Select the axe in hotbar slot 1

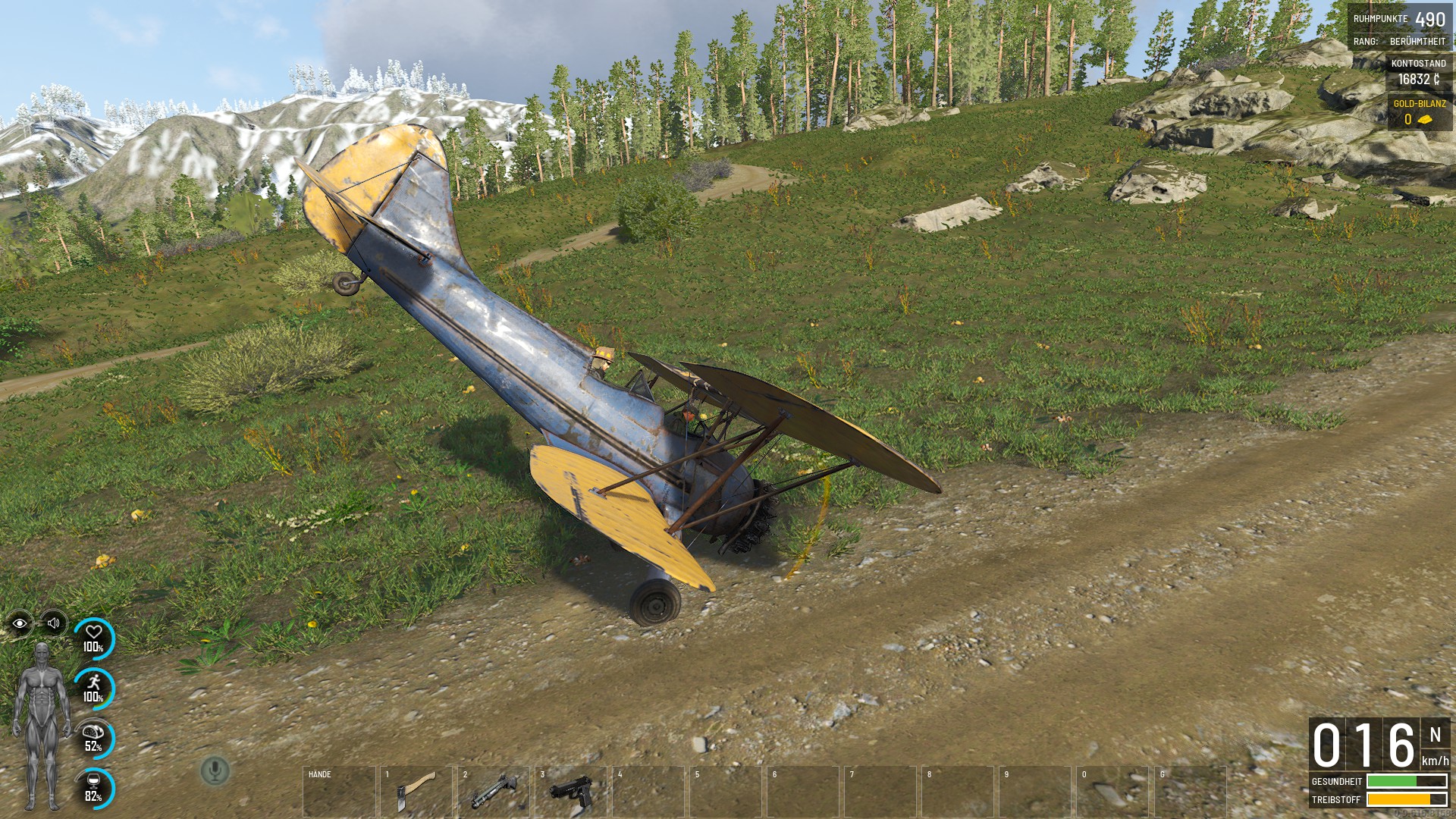click(416, 792)
